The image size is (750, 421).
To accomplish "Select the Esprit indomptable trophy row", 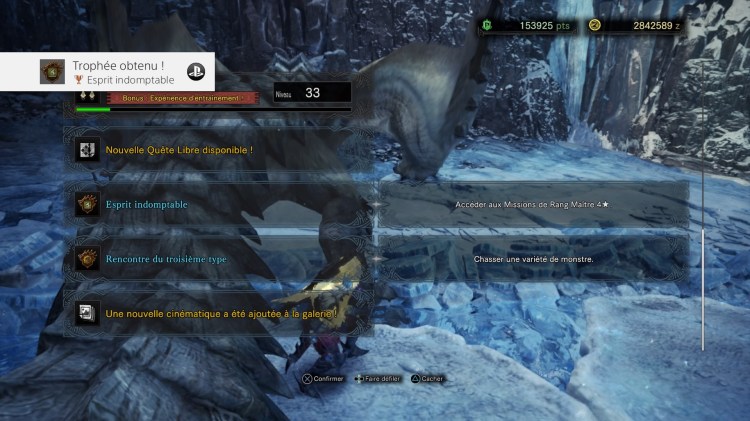I will pos(222,204).
